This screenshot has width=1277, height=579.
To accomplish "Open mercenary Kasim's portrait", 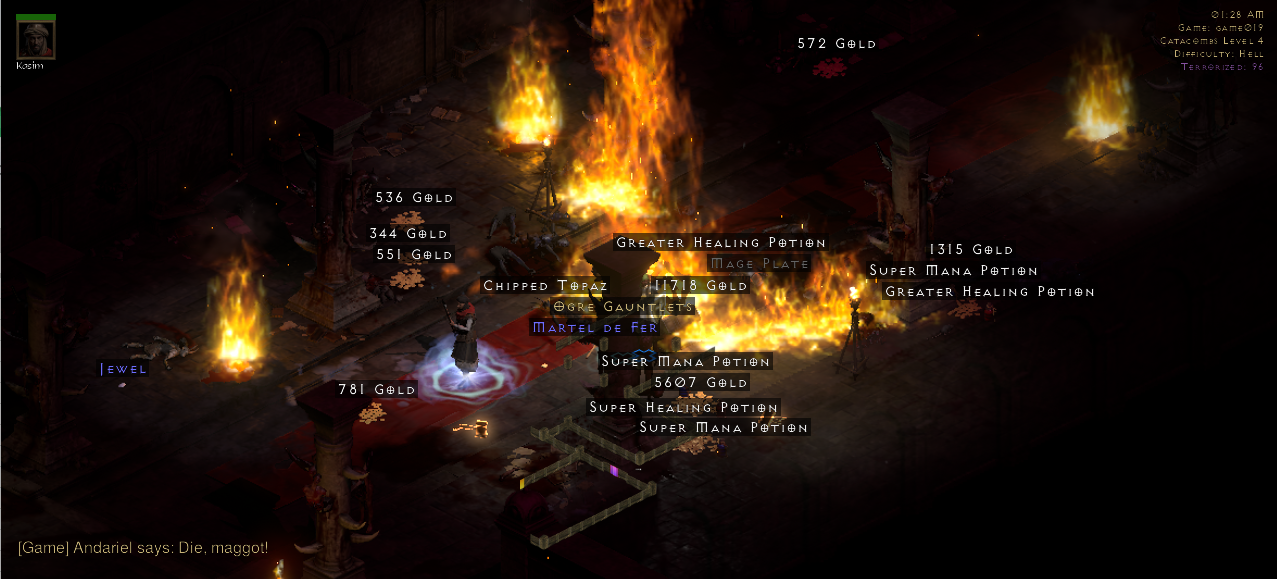I will [x=36, y=39].
